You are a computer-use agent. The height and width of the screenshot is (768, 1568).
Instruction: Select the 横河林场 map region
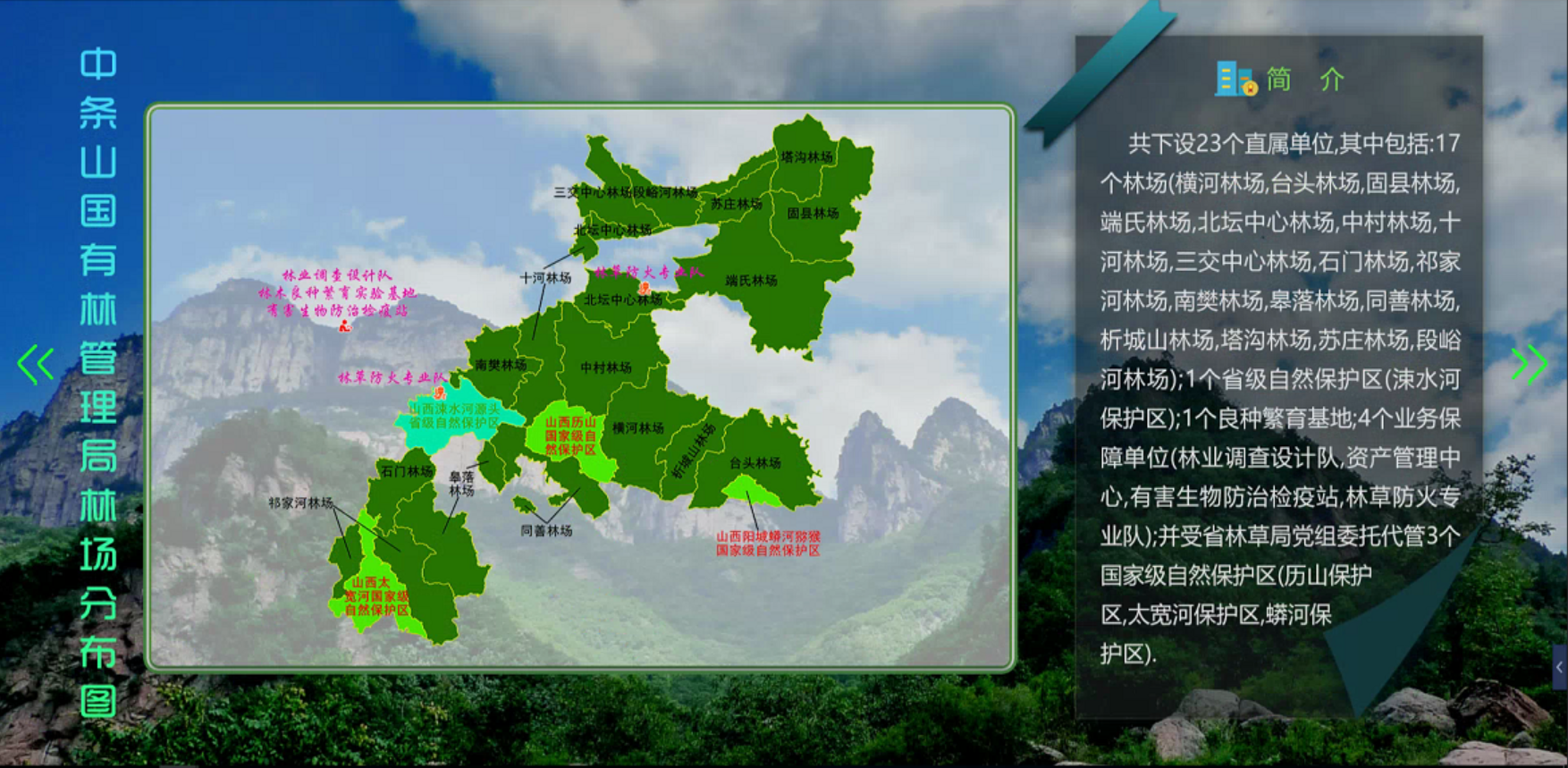(637, 428)
